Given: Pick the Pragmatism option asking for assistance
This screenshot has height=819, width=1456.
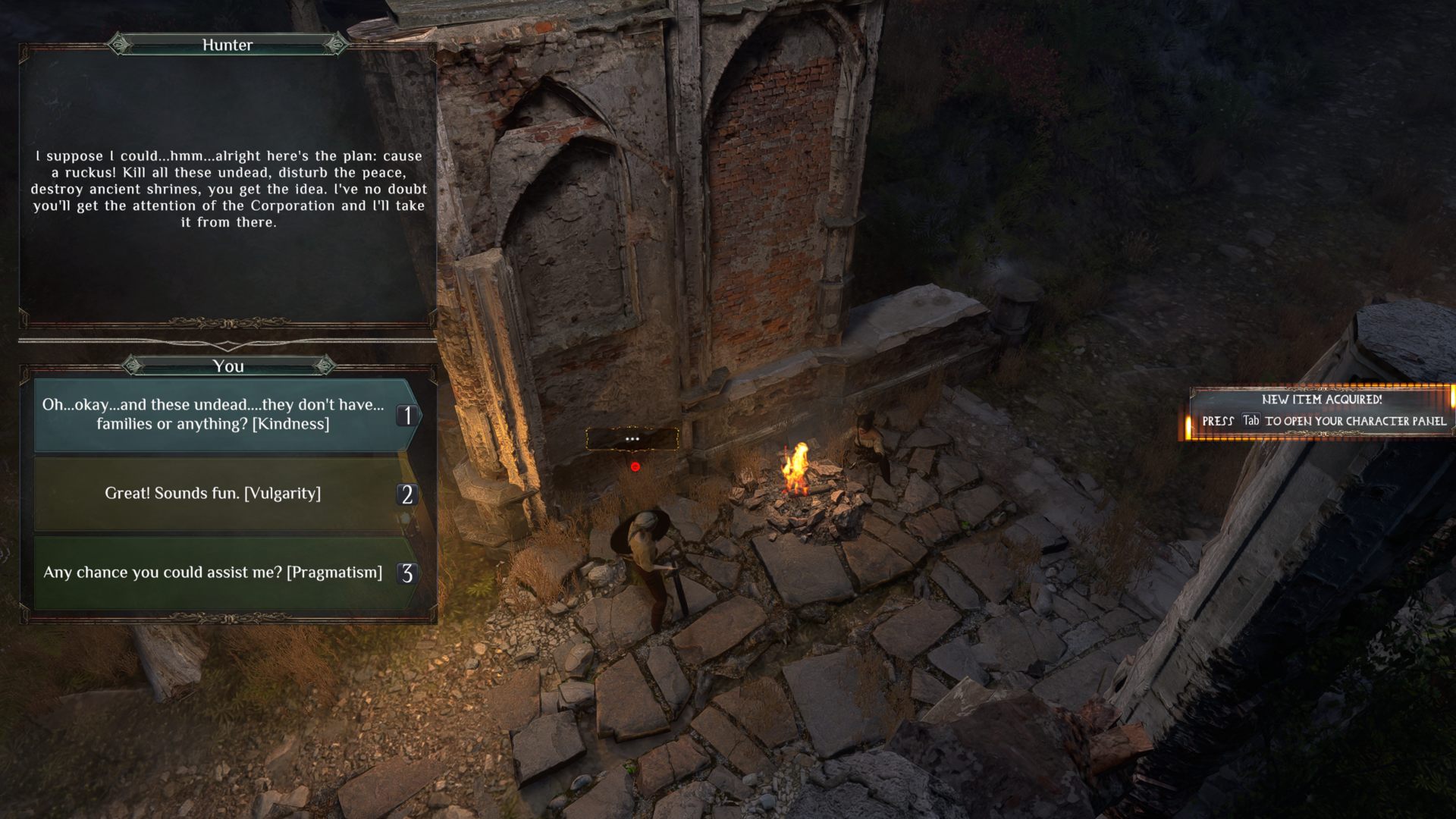Looking at the screenshot, I should pos(214,573).
